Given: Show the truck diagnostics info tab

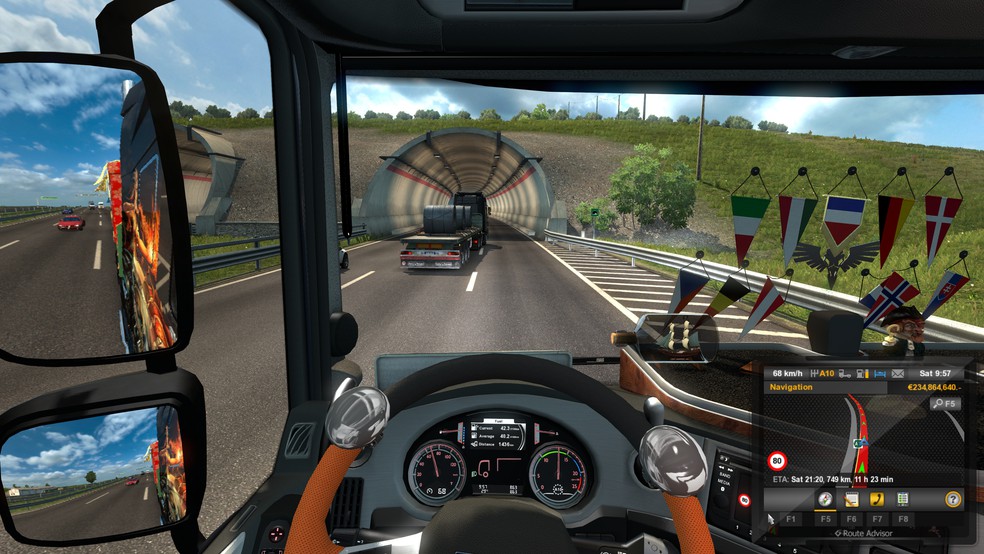Looking at the screenshot, I should 903,498.
